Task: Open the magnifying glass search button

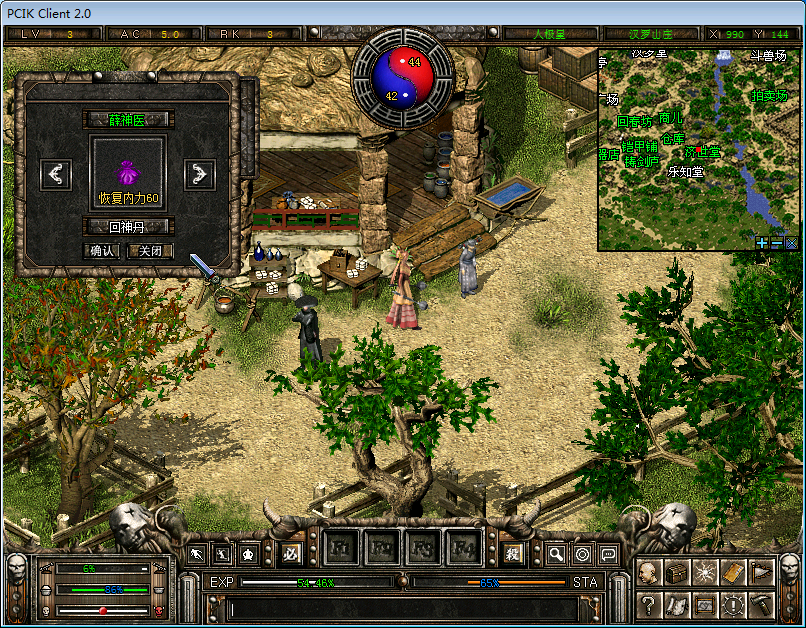Action: (556, 553)
